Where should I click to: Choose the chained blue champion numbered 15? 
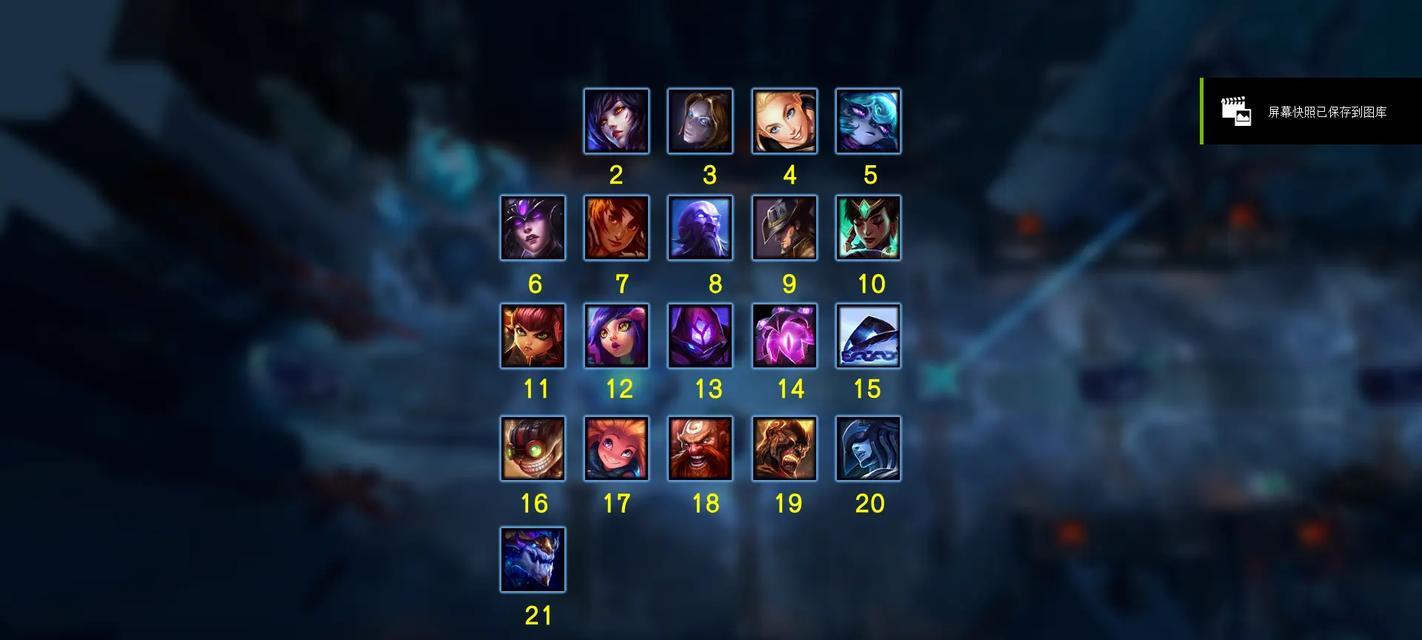click(x=868, y=336)
